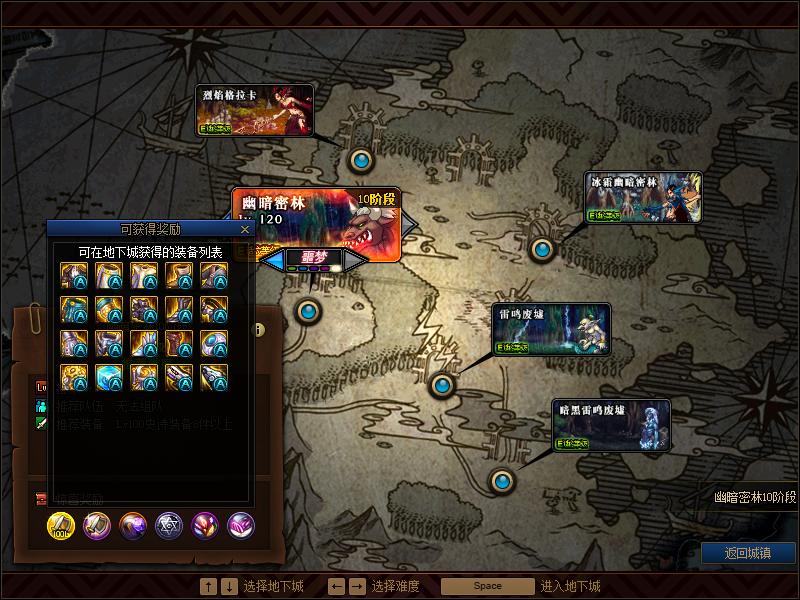Click the 冰霜幽暗密林 blue map node
This screenshot has width=800, height=600.
point(542,249)
